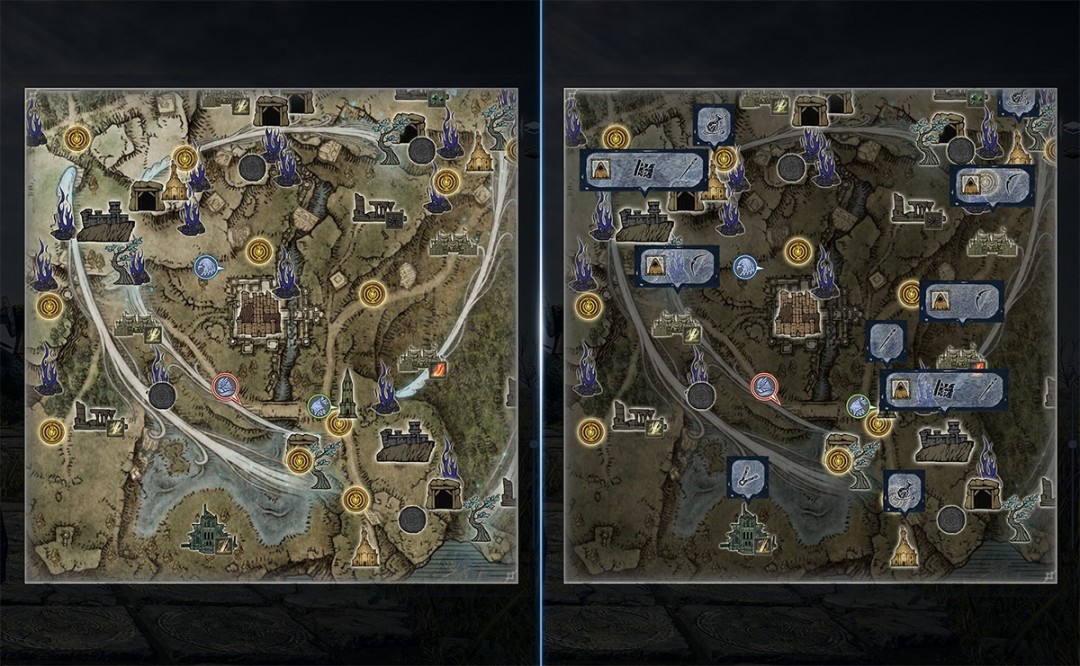Select the blue spectral hawk marker on the dimmed map
This screenshot has height=666, width=1080.
[x=745, y=266]
